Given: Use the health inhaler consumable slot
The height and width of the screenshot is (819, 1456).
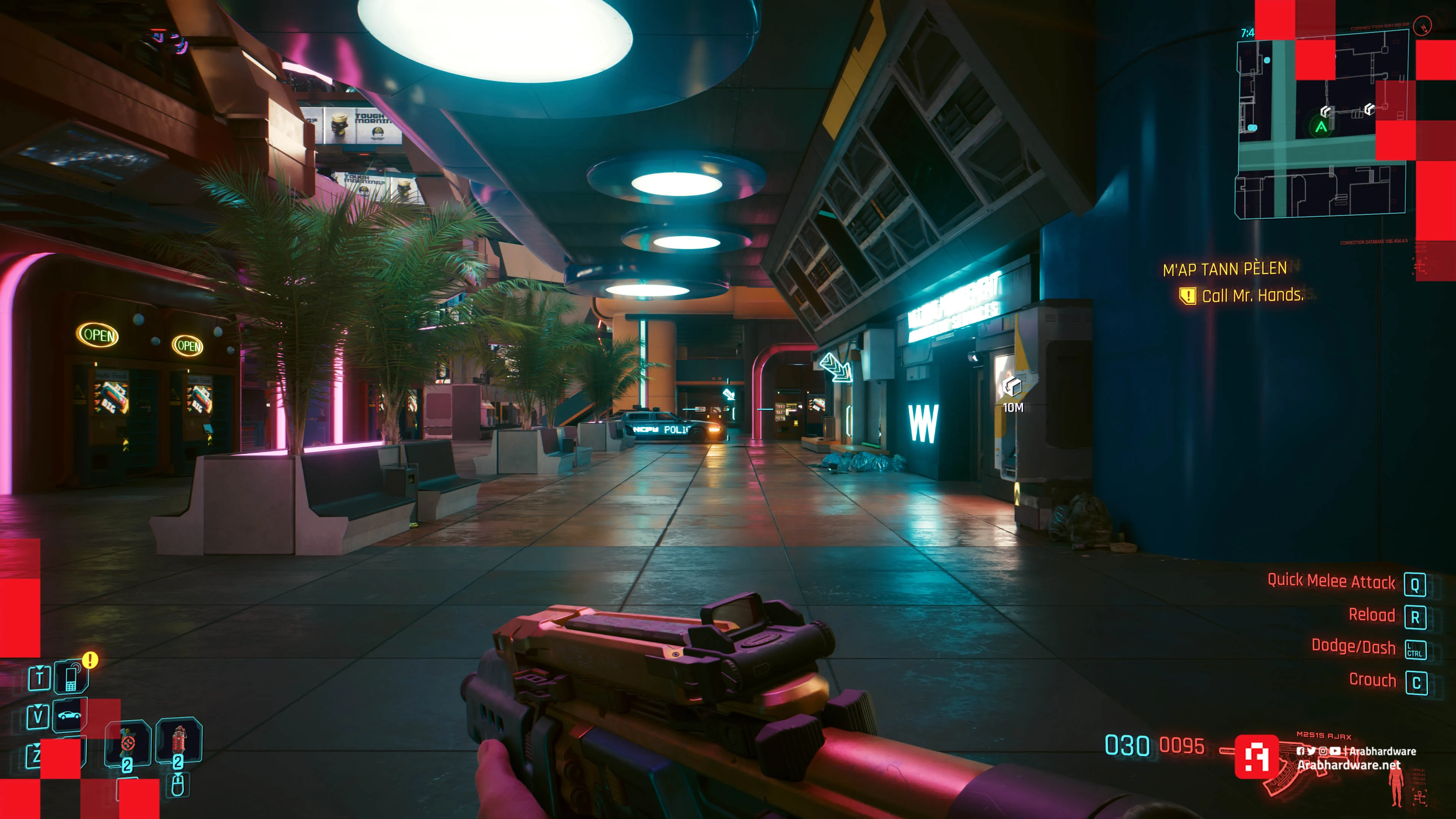Looking at the screenshot, I should click(128, 743).
